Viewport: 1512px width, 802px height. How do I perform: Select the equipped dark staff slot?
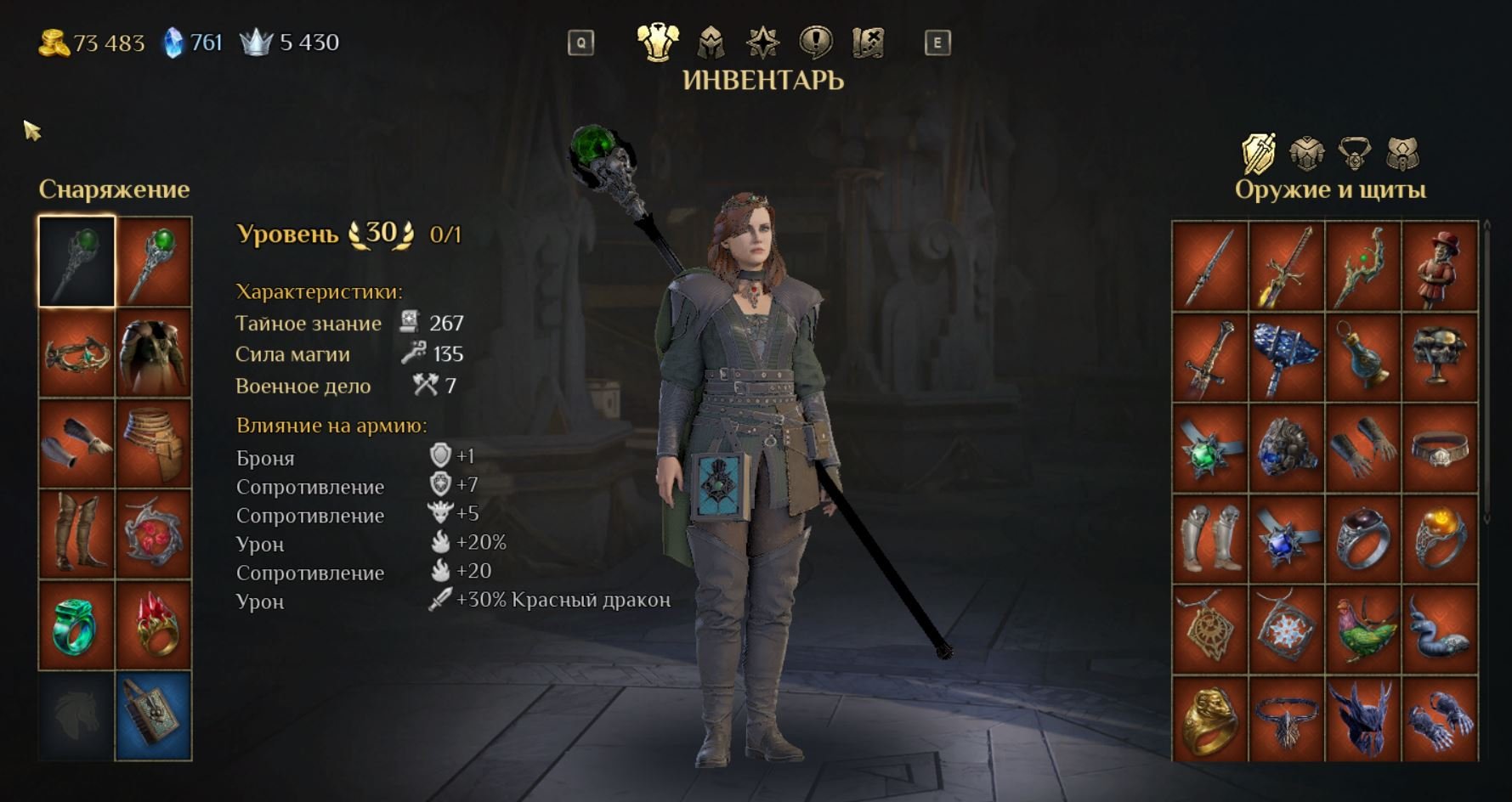tap(76, 261)
